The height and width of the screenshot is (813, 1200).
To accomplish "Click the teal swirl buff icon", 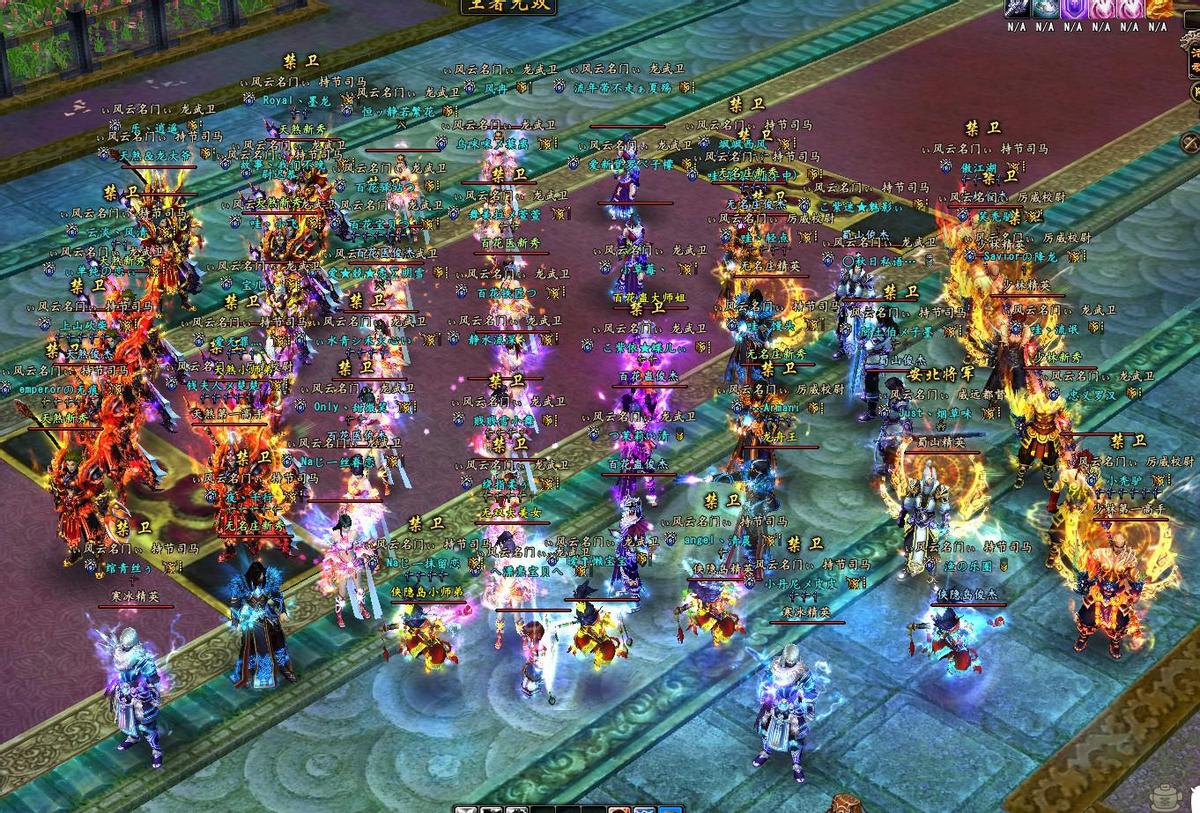I will click(x=1045, y=8).
